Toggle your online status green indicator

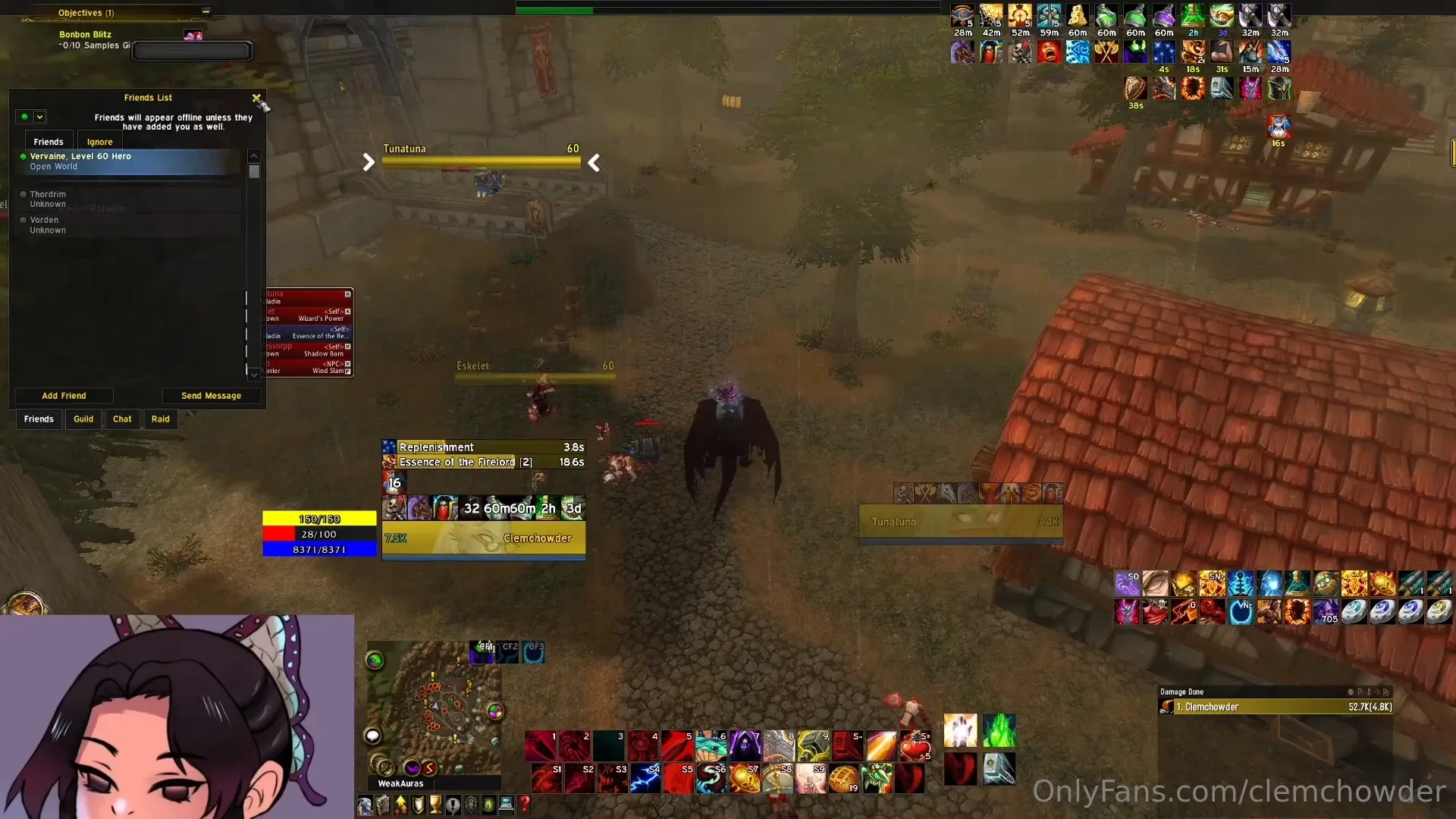[23, 116]
